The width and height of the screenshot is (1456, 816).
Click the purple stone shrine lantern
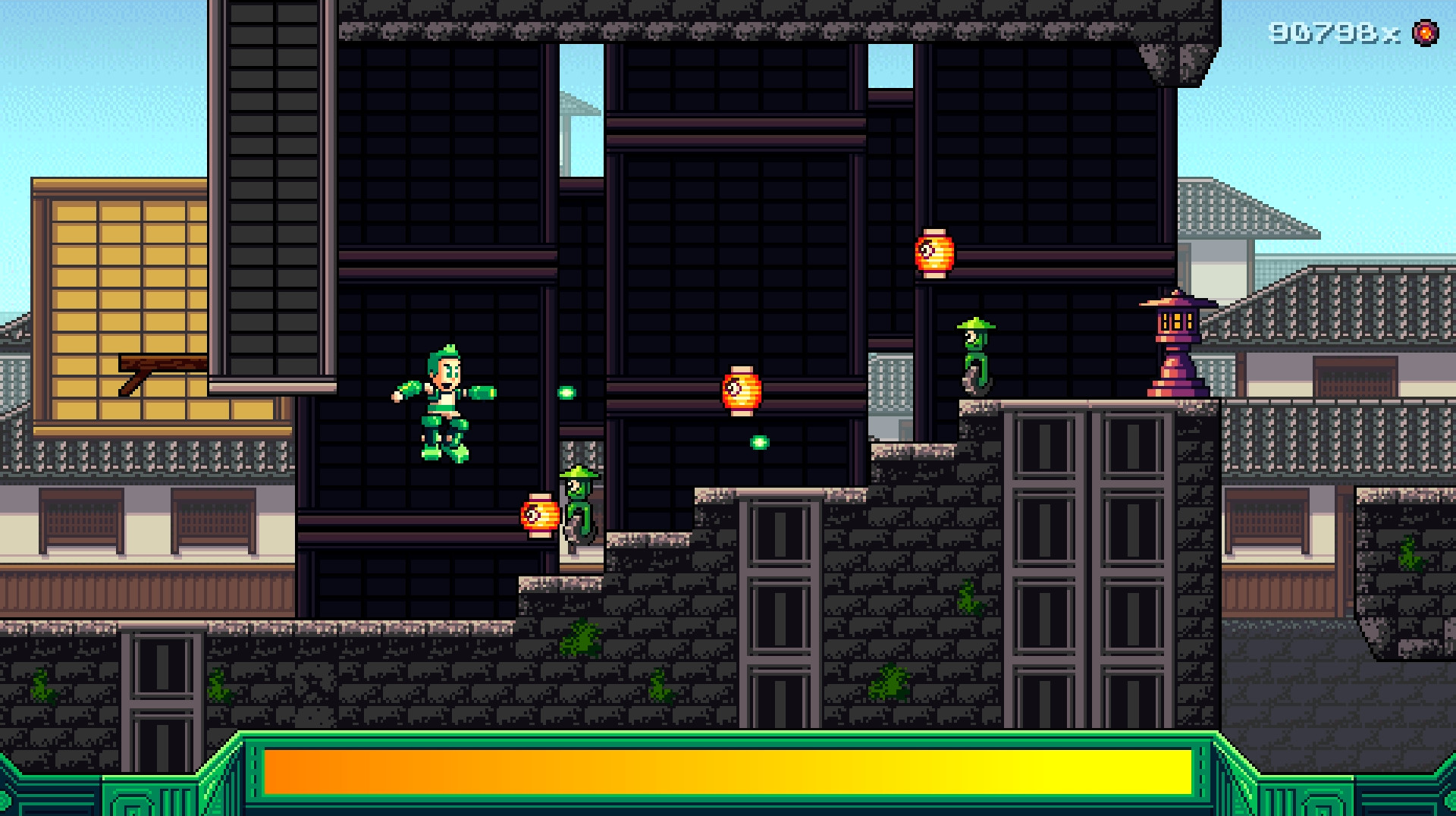tap(1178, 341)
